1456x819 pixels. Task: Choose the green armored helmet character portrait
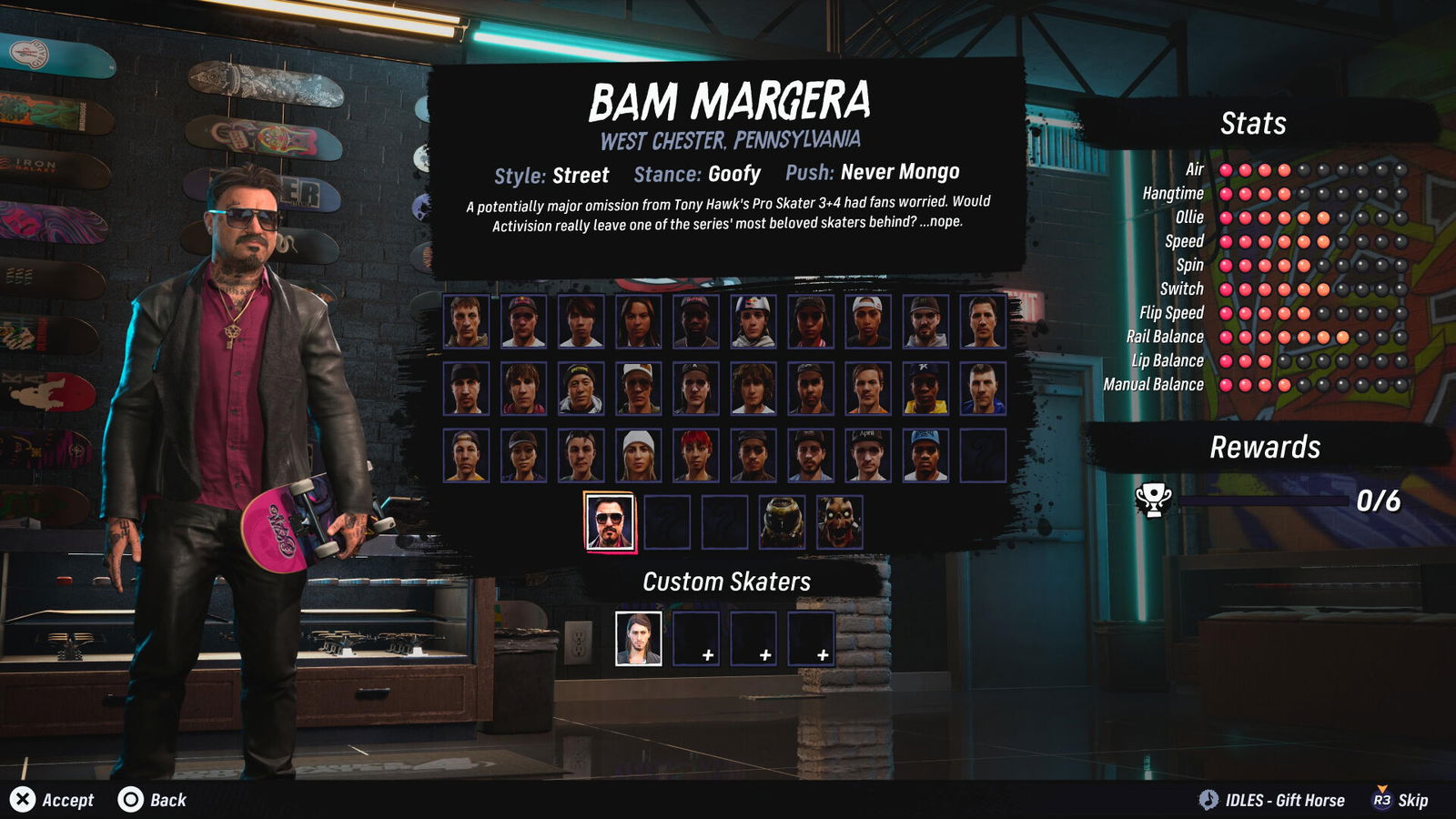tap(782, 522)
